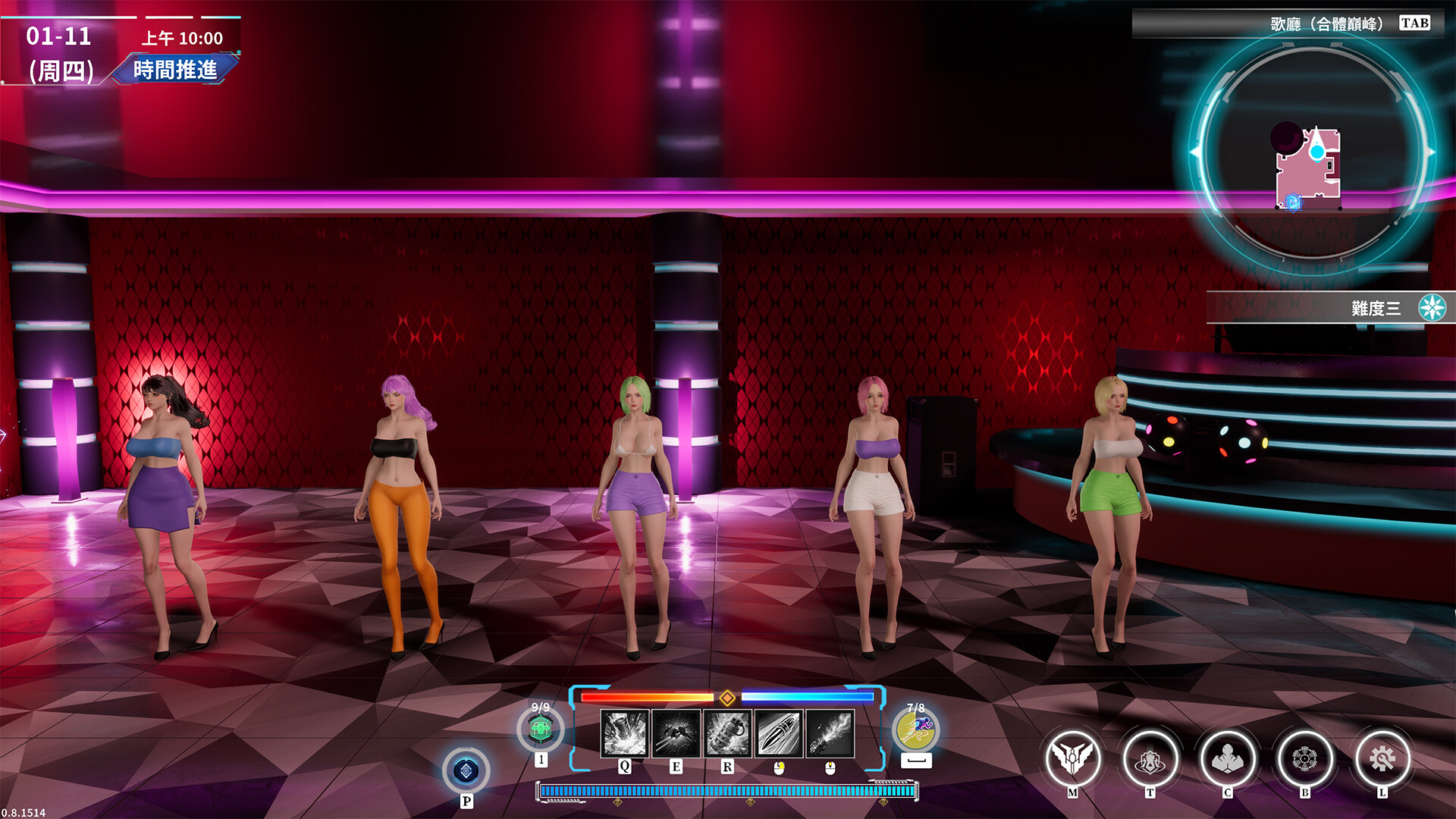
Task: Click the 時間推進 time advance button
Action: tap(175, 70)
